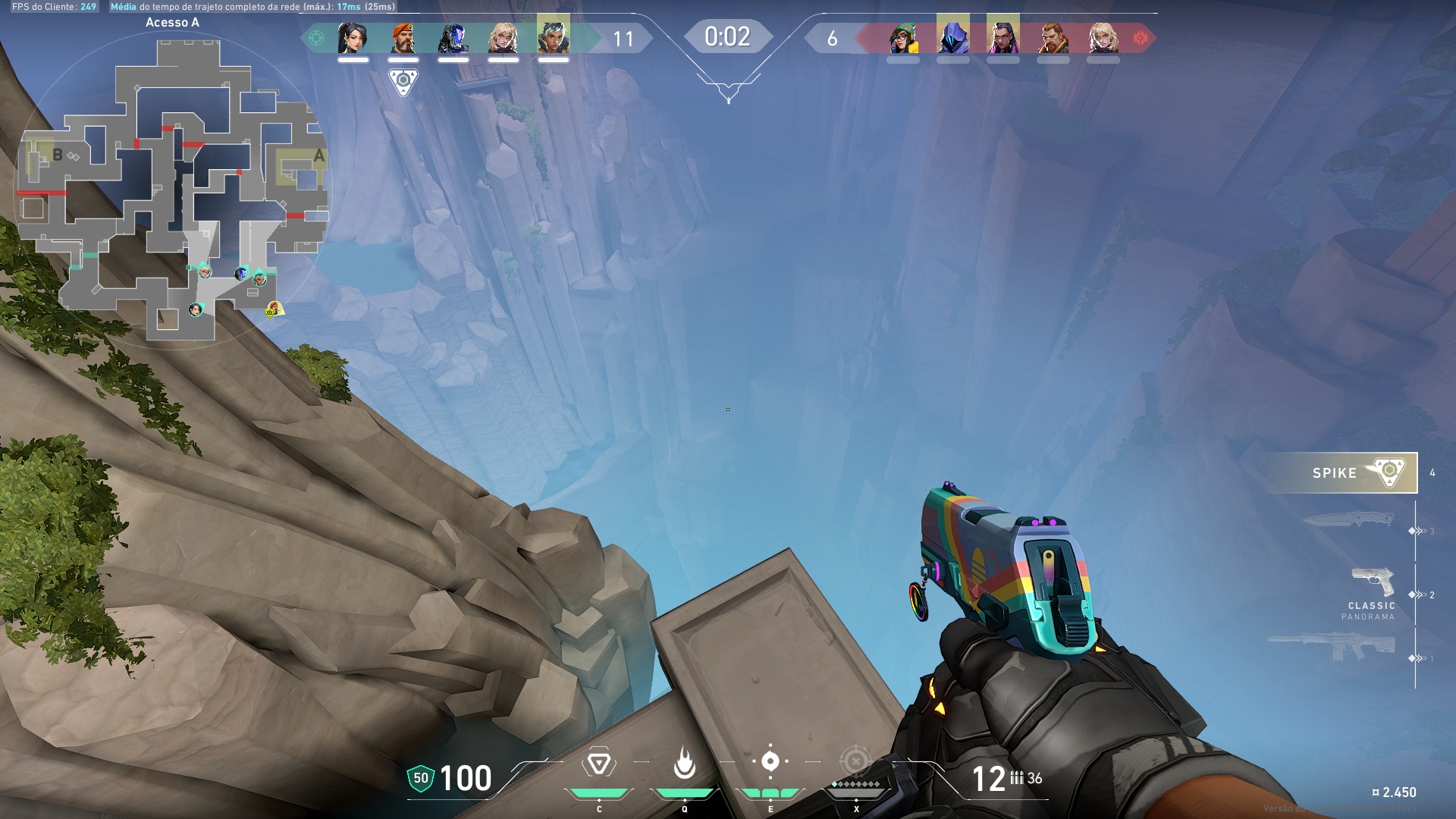
Task: Select the Incendiary flame ability icon
Action: pos(684,763)
